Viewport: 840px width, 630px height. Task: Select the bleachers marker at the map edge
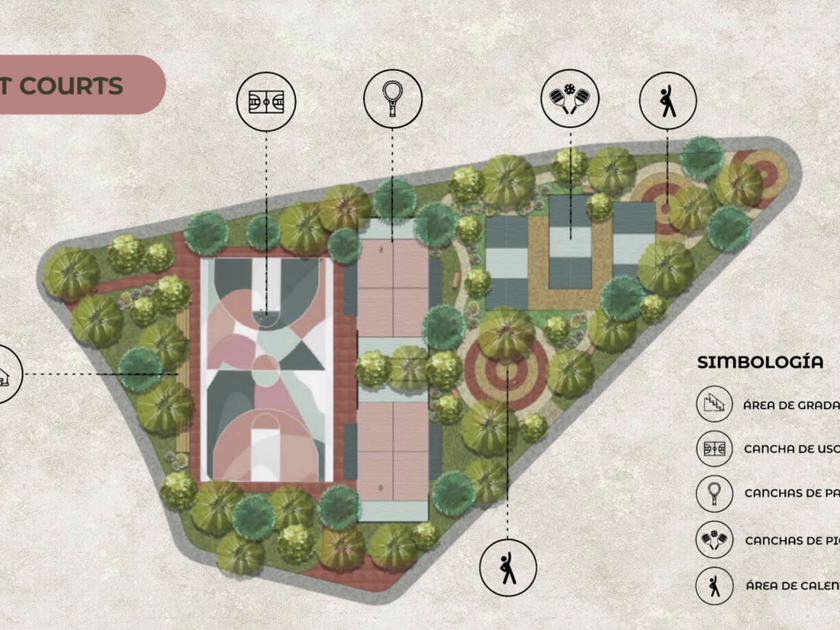point(6,375)
